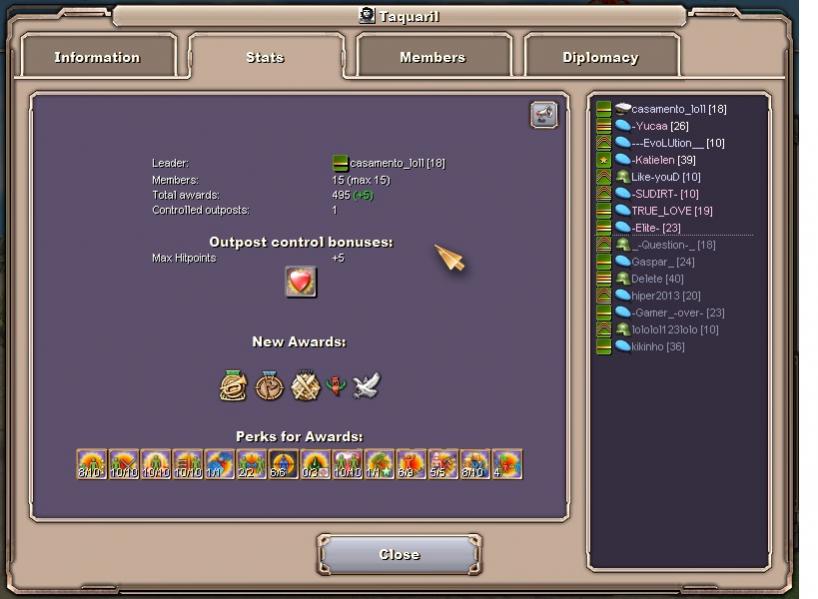Choose member -Katie1en in the roster
Viewport: 818px width, 599px height.
pos(664,160)
